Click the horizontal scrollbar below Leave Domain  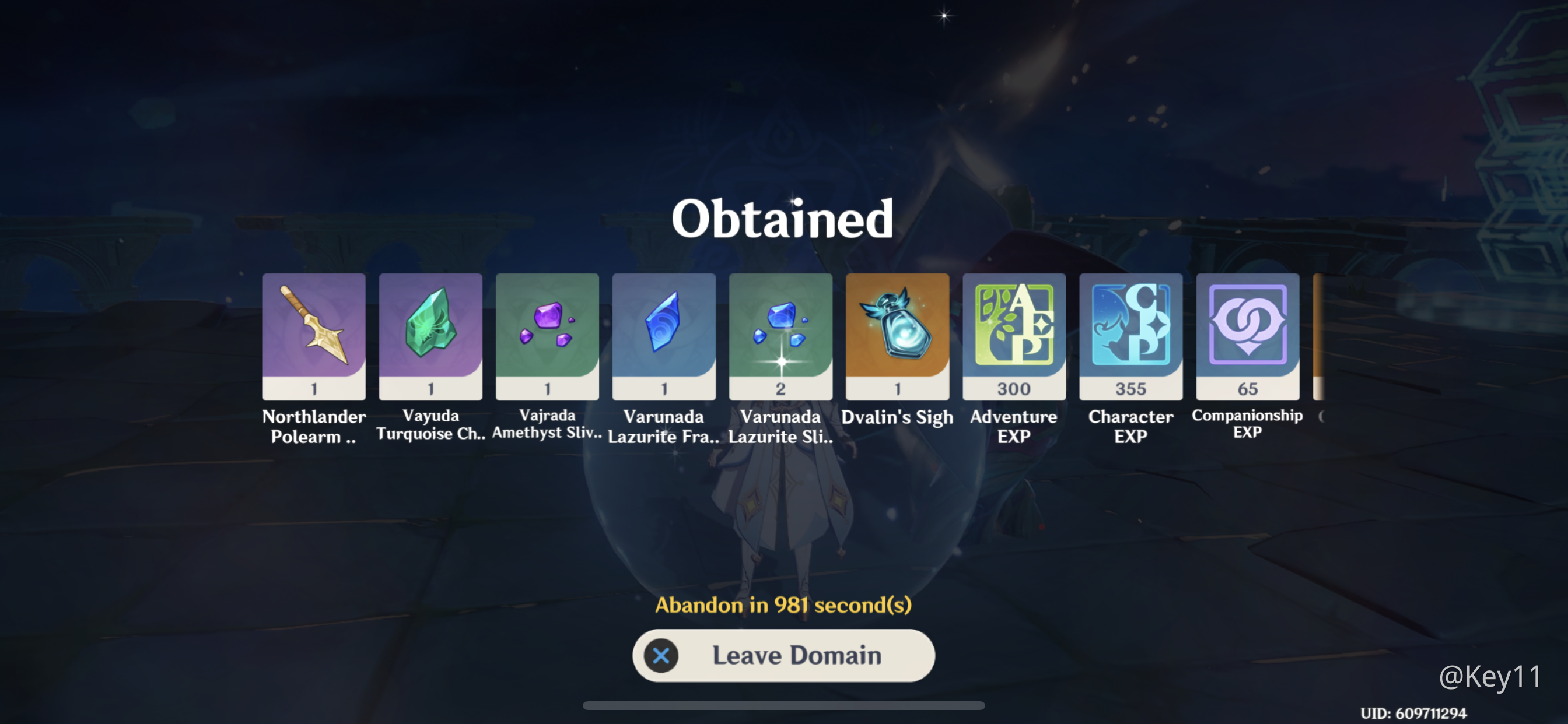pyautogui.click(x=784, y=707)
